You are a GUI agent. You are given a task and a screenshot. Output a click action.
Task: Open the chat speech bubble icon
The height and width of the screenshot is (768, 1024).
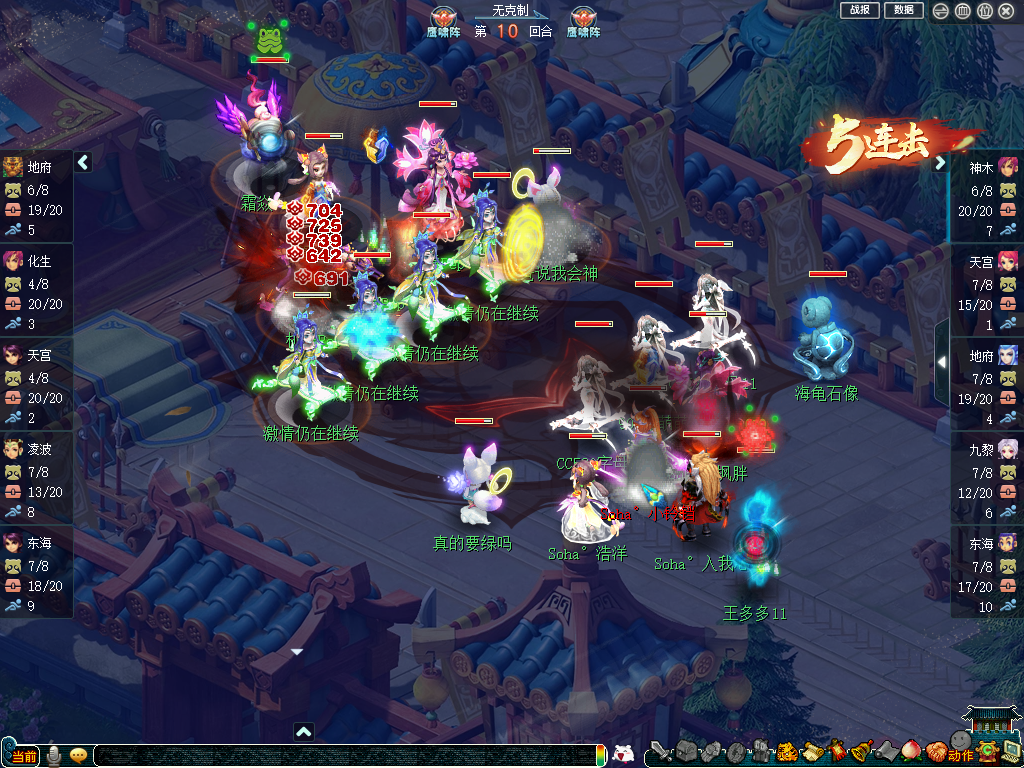click(x=78, y=755)
